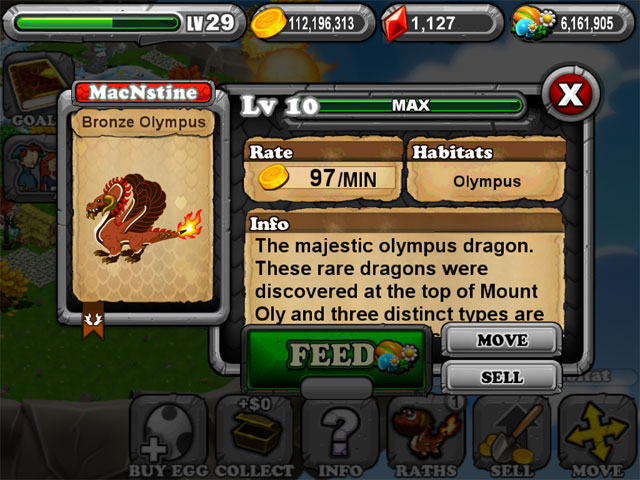This screenshot has height=480, width=640.
Task: Feed the Bronze Olympus dragon
Action: 335,356
